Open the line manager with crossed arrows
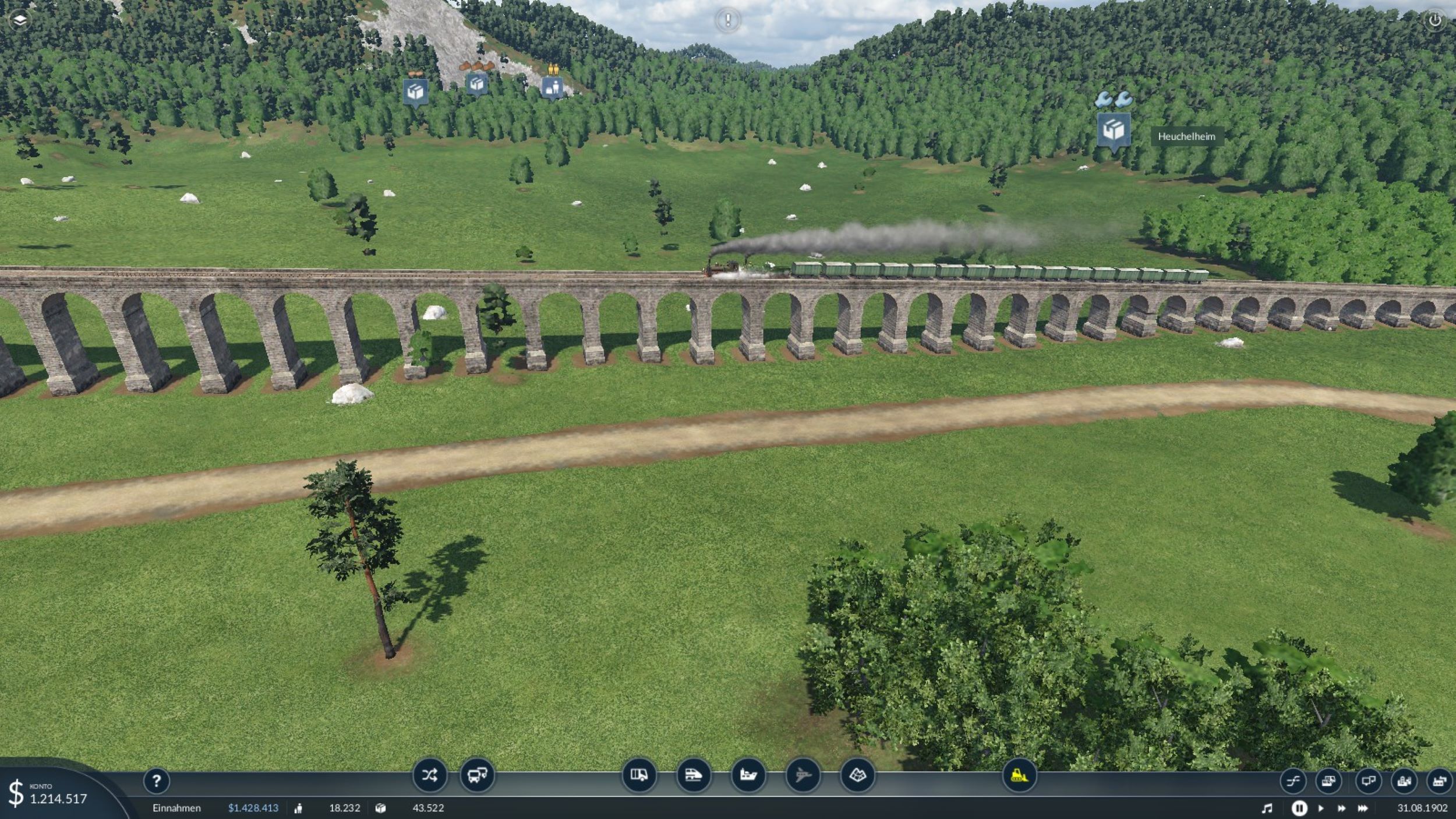This screenshot has width=1456, height=819. [429, 775]
